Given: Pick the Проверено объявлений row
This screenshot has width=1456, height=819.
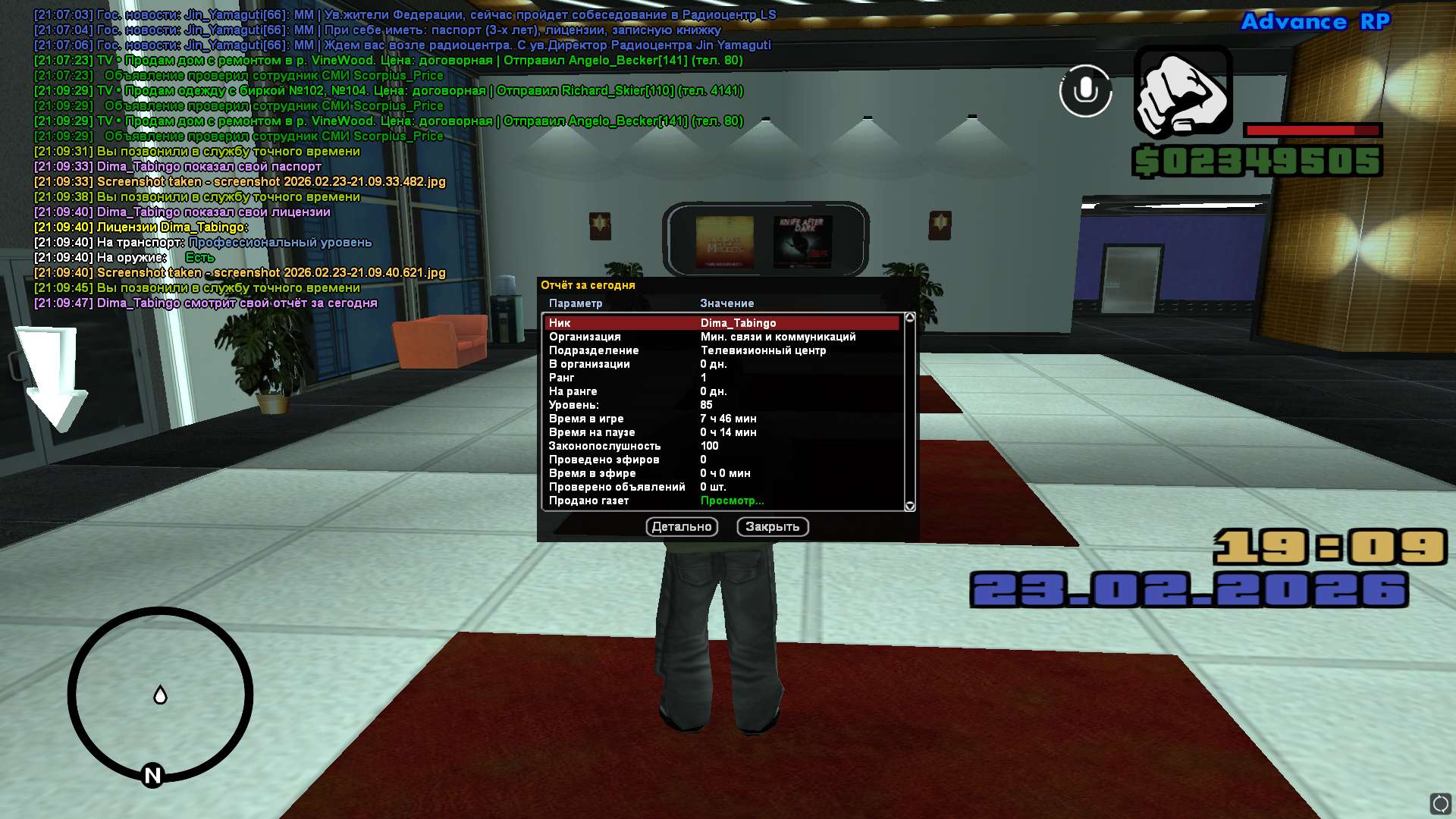Looking at the screenshot, I should pos(721,487).
